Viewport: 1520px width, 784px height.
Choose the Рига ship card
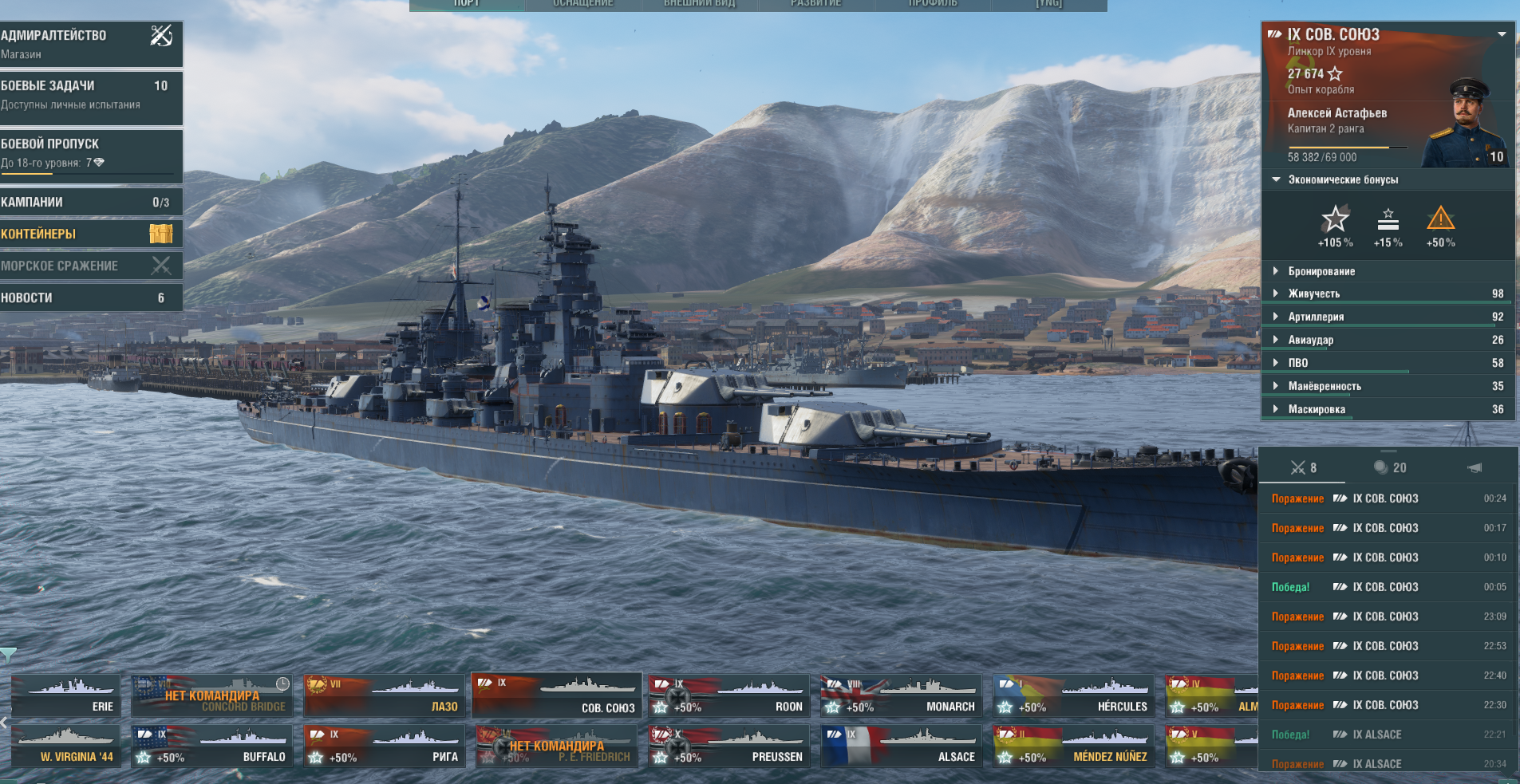click(x=384, y=746)
